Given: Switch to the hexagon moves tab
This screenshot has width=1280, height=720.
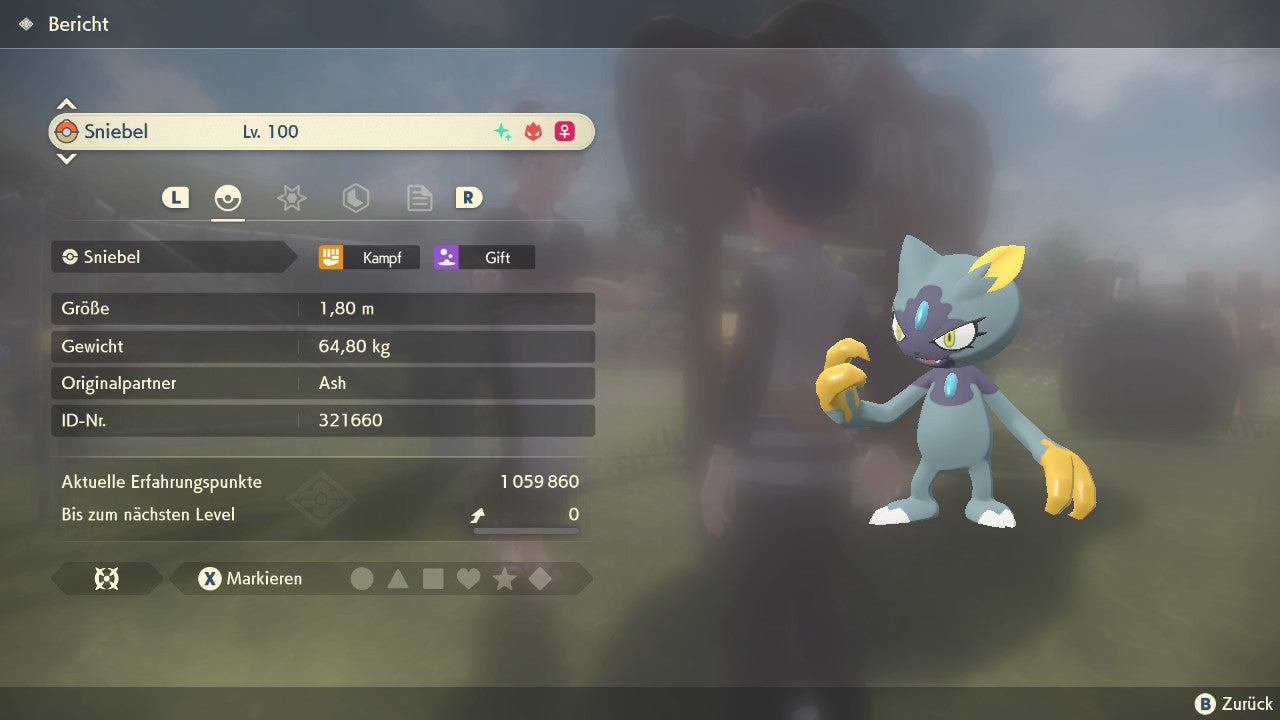Looking at the screenshot, I should (355, 198).
